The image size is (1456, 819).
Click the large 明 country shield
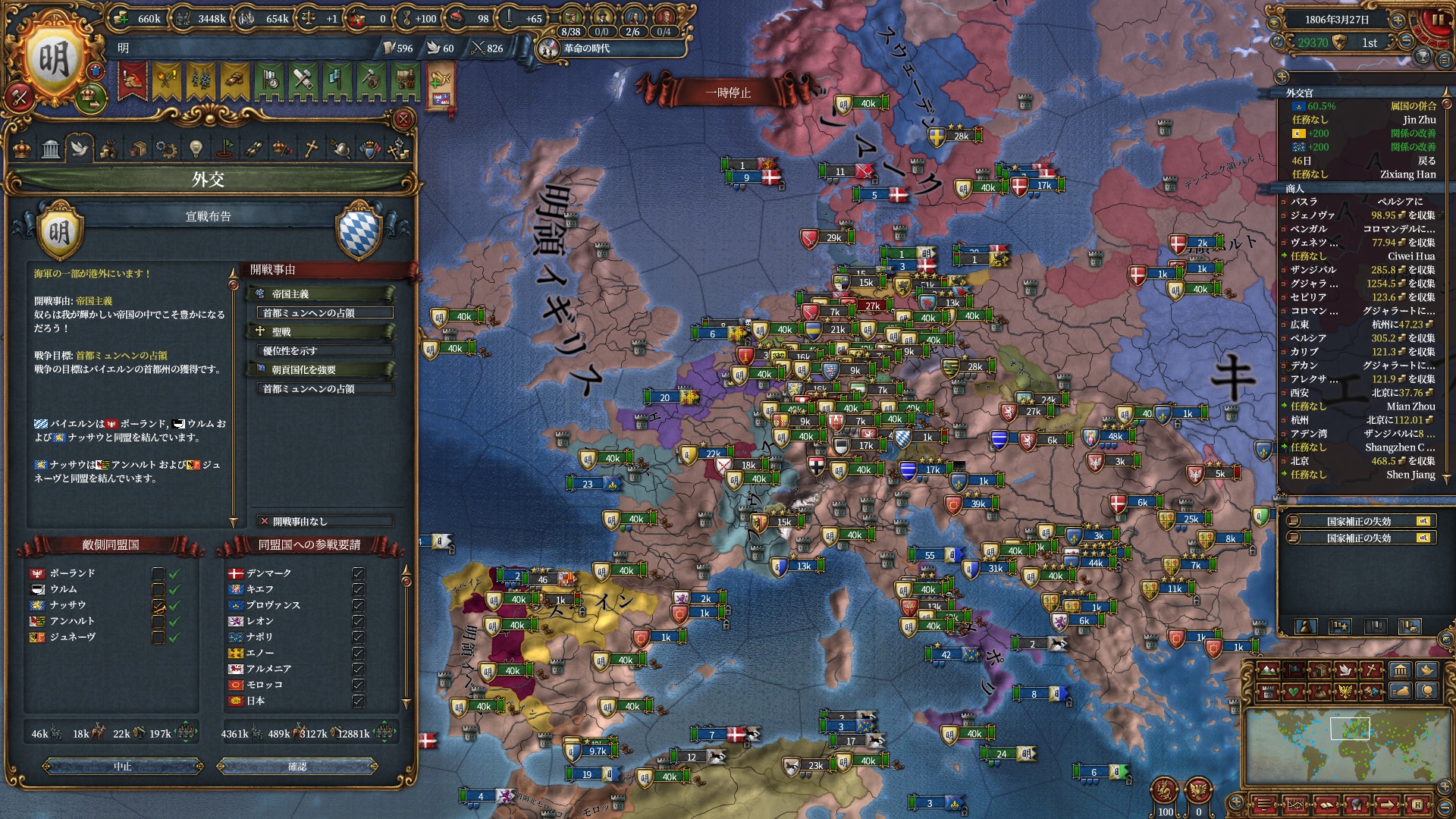pos(53,61)
